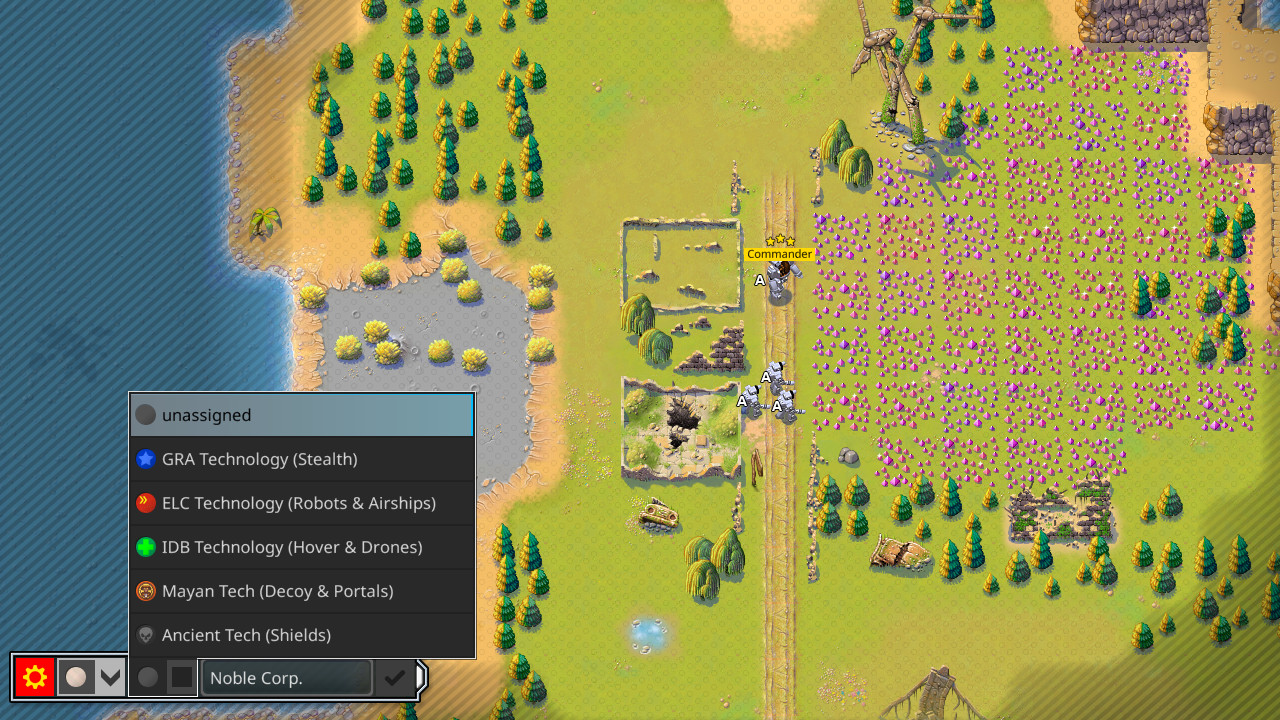This screenshot has width=1280, height=720.
Task: Click the gold rank stars above the Commander
Action: click(x=779, y=240)
